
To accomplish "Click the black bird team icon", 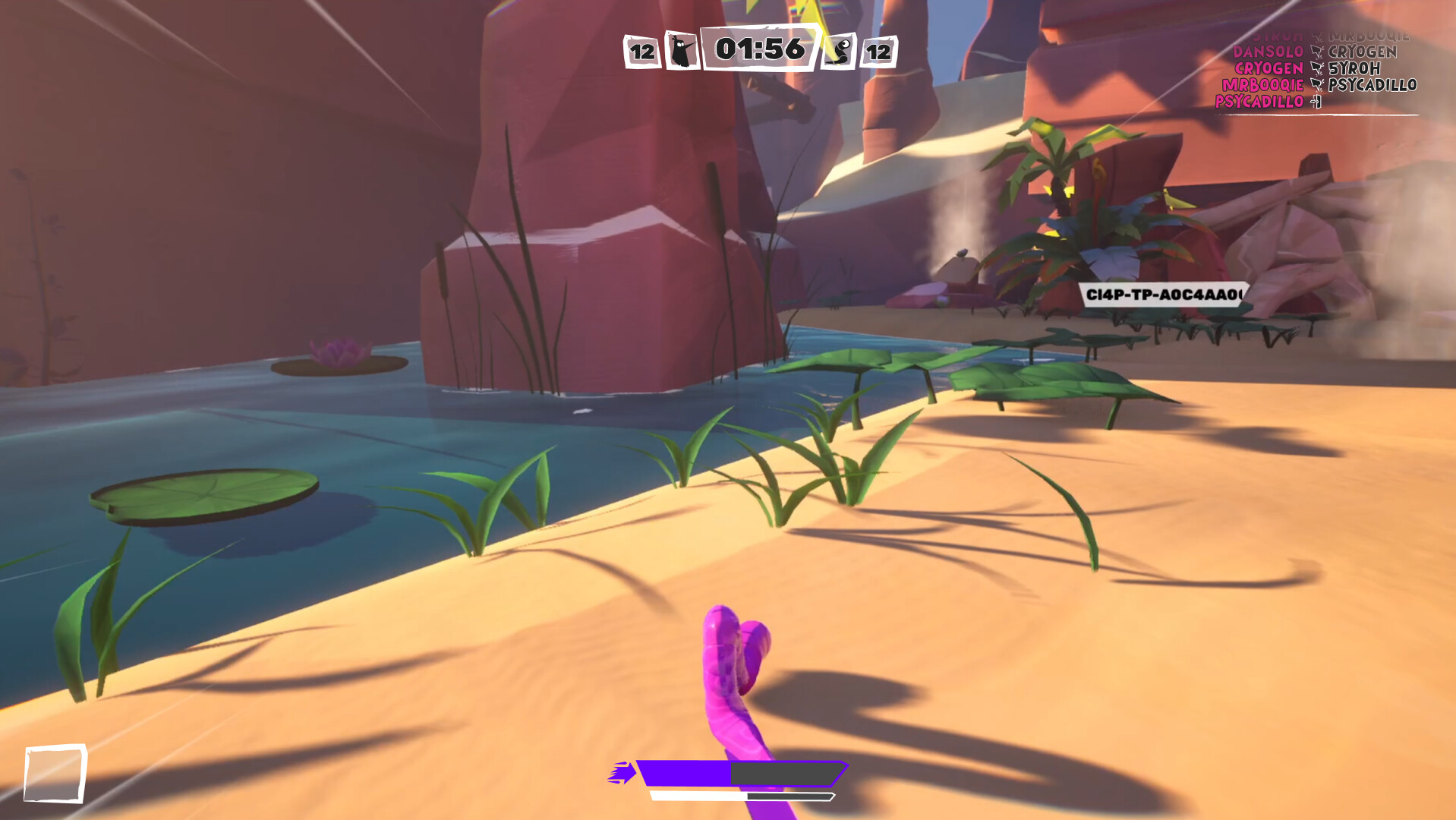I will (682, 51).
